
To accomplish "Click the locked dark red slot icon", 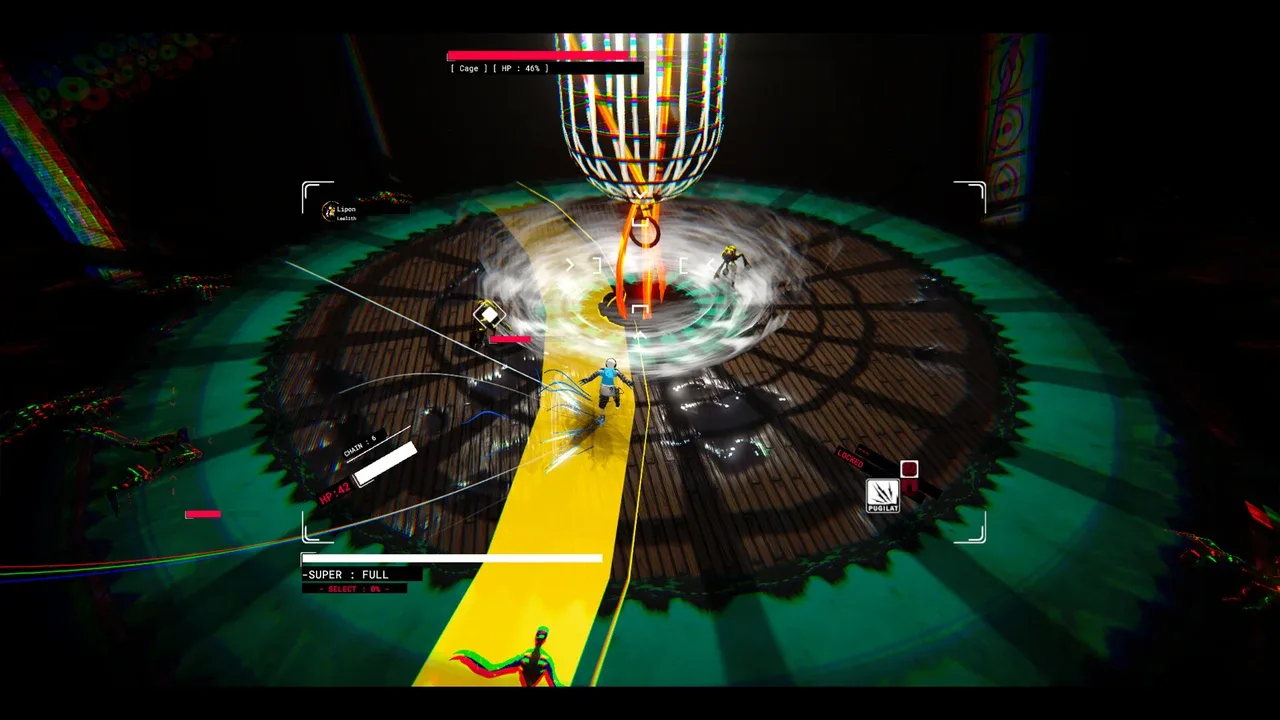I will pos(909,469).
